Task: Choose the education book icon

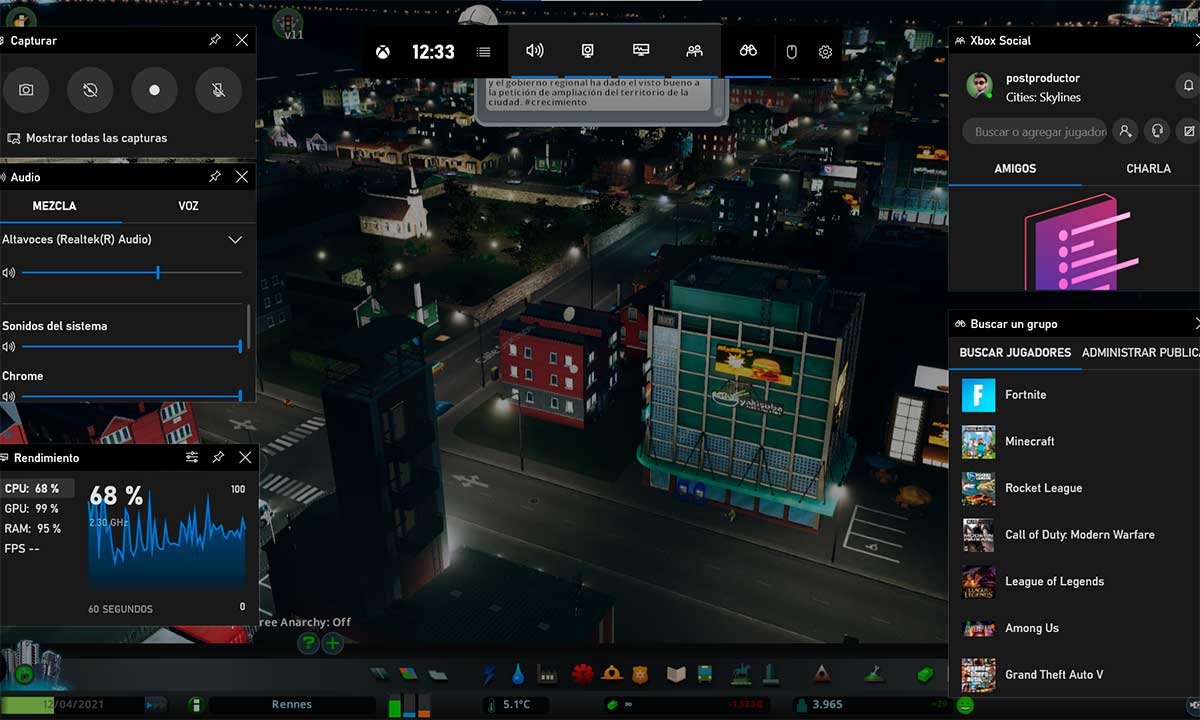Action: click(676, 674)
